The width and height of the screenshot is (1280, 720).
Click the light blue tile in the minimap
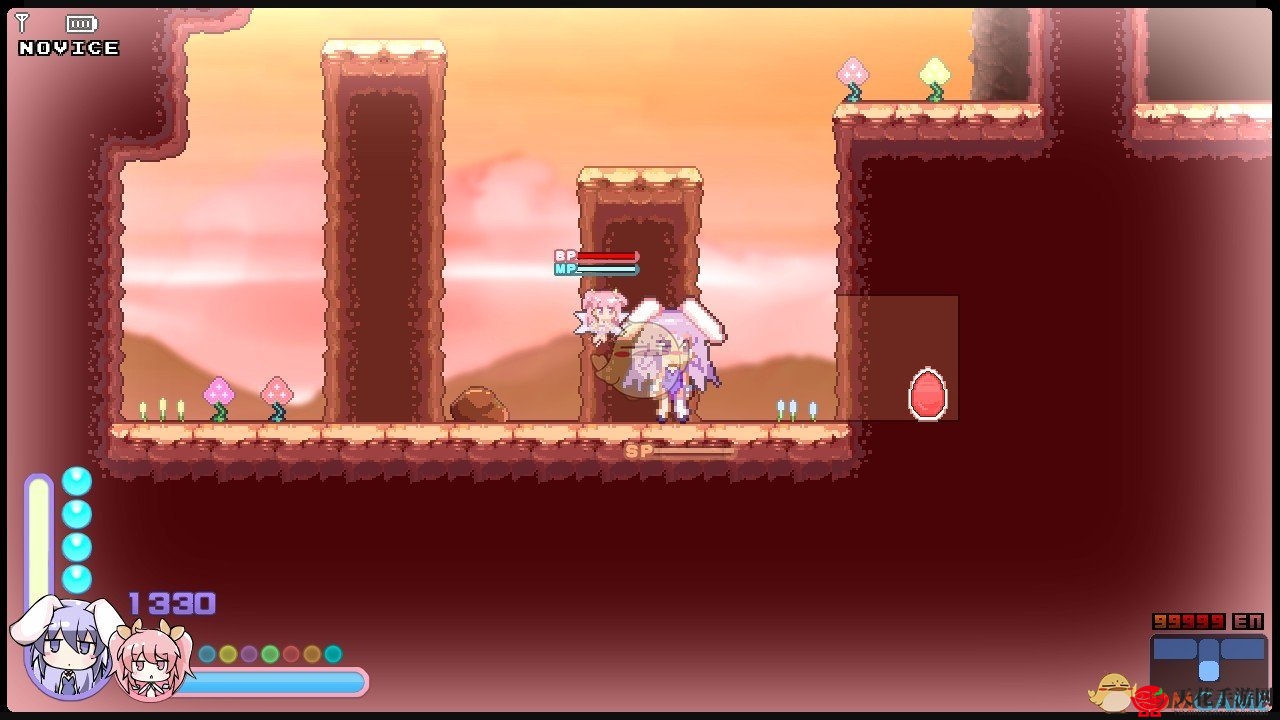1209,670
